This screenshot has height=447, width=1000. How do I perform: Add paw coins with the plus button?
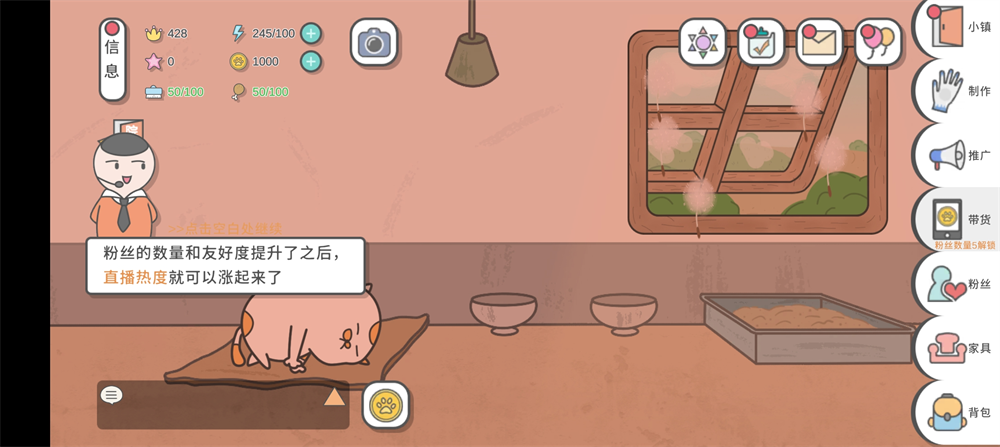(x=311, y=62)
